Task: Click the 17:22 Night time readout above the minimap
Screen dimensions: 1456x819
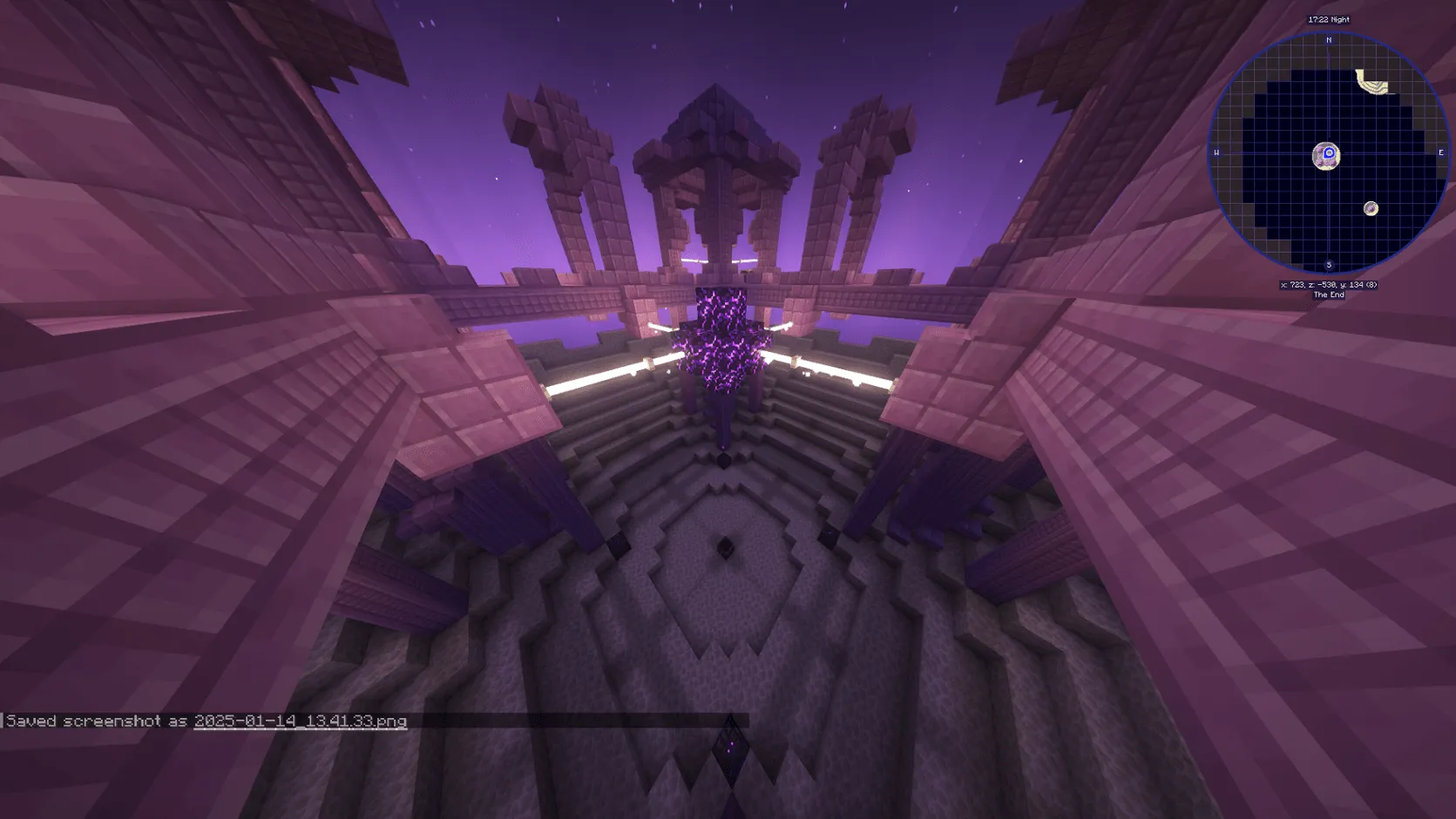Action: pos(1330,19)
